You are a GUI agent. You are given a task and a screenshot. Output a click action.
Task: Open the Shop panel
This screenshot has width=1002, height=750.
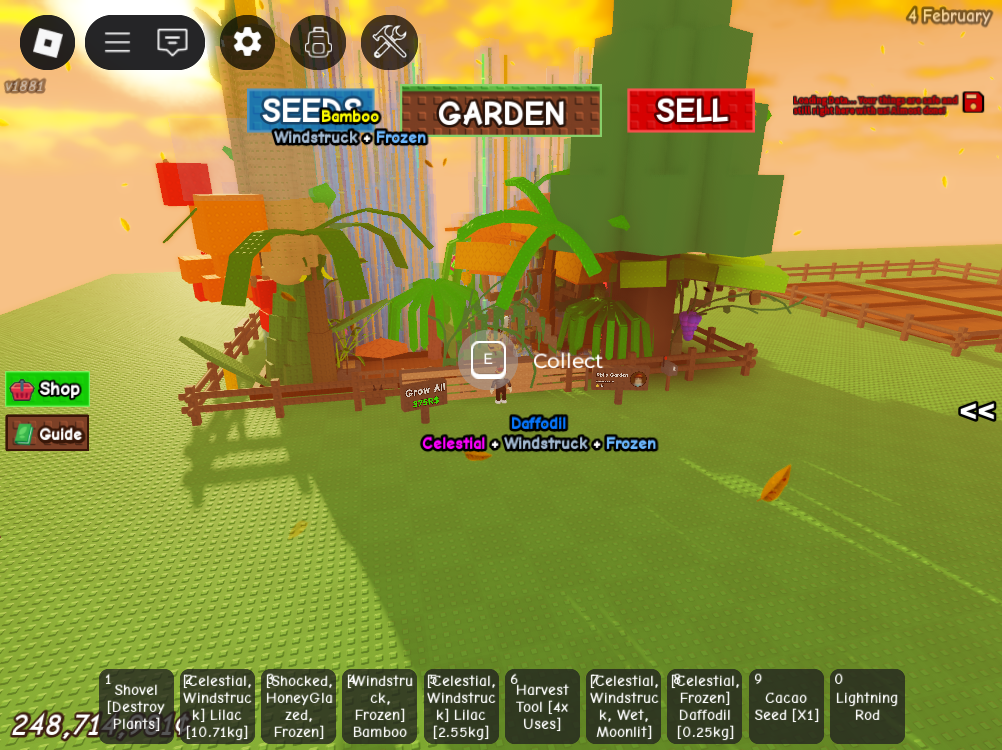coord(47,389)
